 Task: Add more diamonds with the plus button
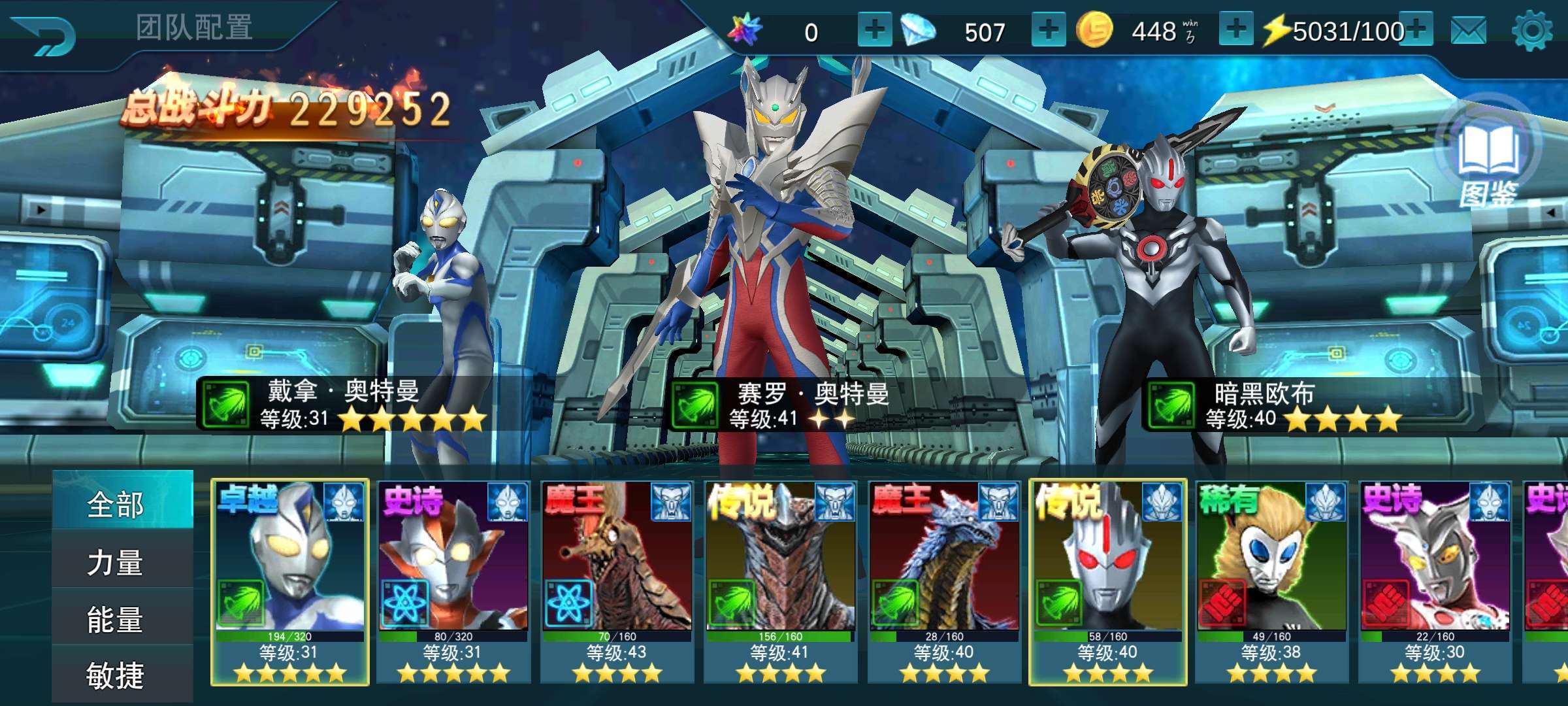[1048, 30]
